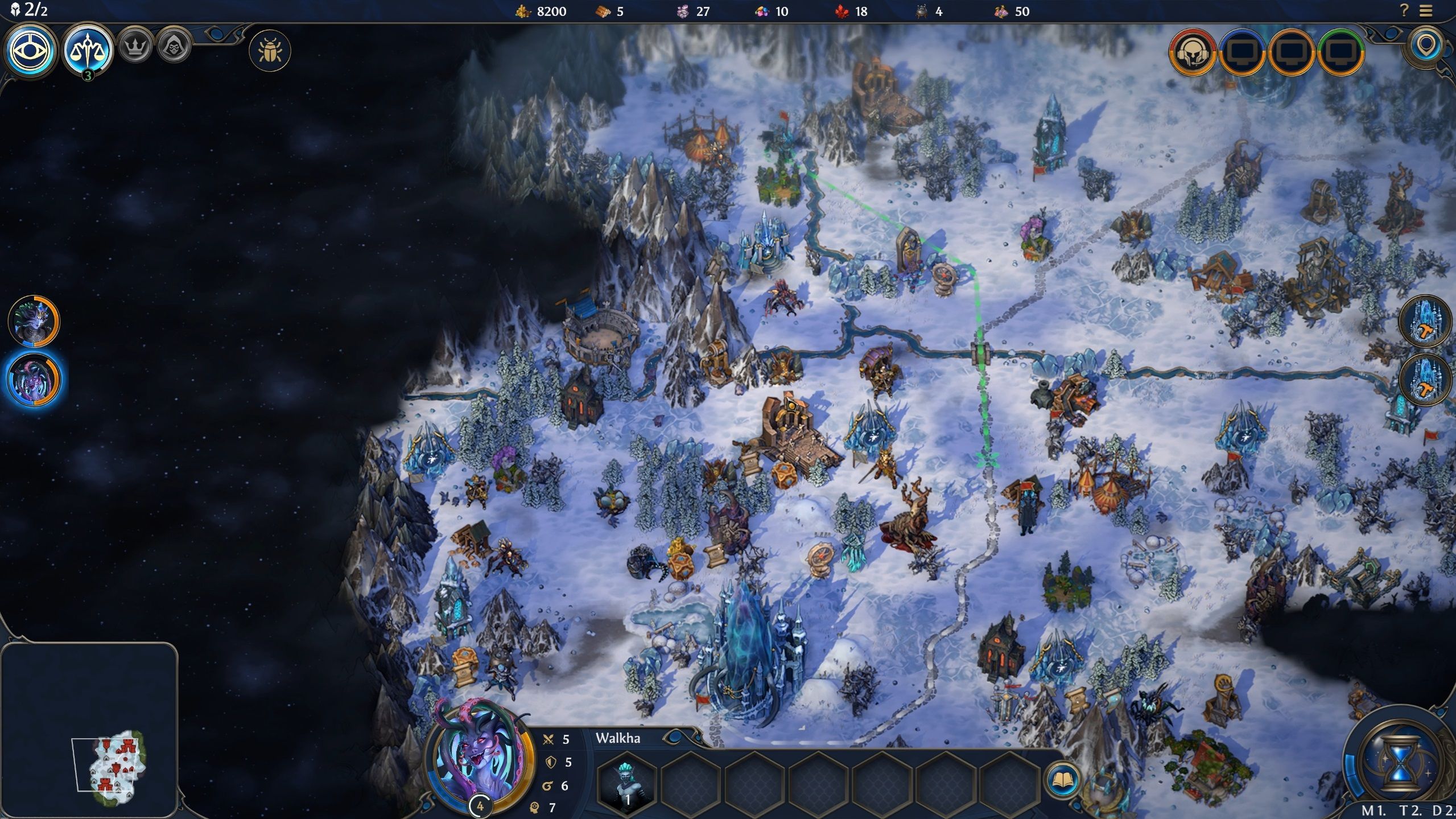This screenshot has height=819, width=1456.
Task: Select the unit in Walkha's first army slot
Action: tap(627, 782)
